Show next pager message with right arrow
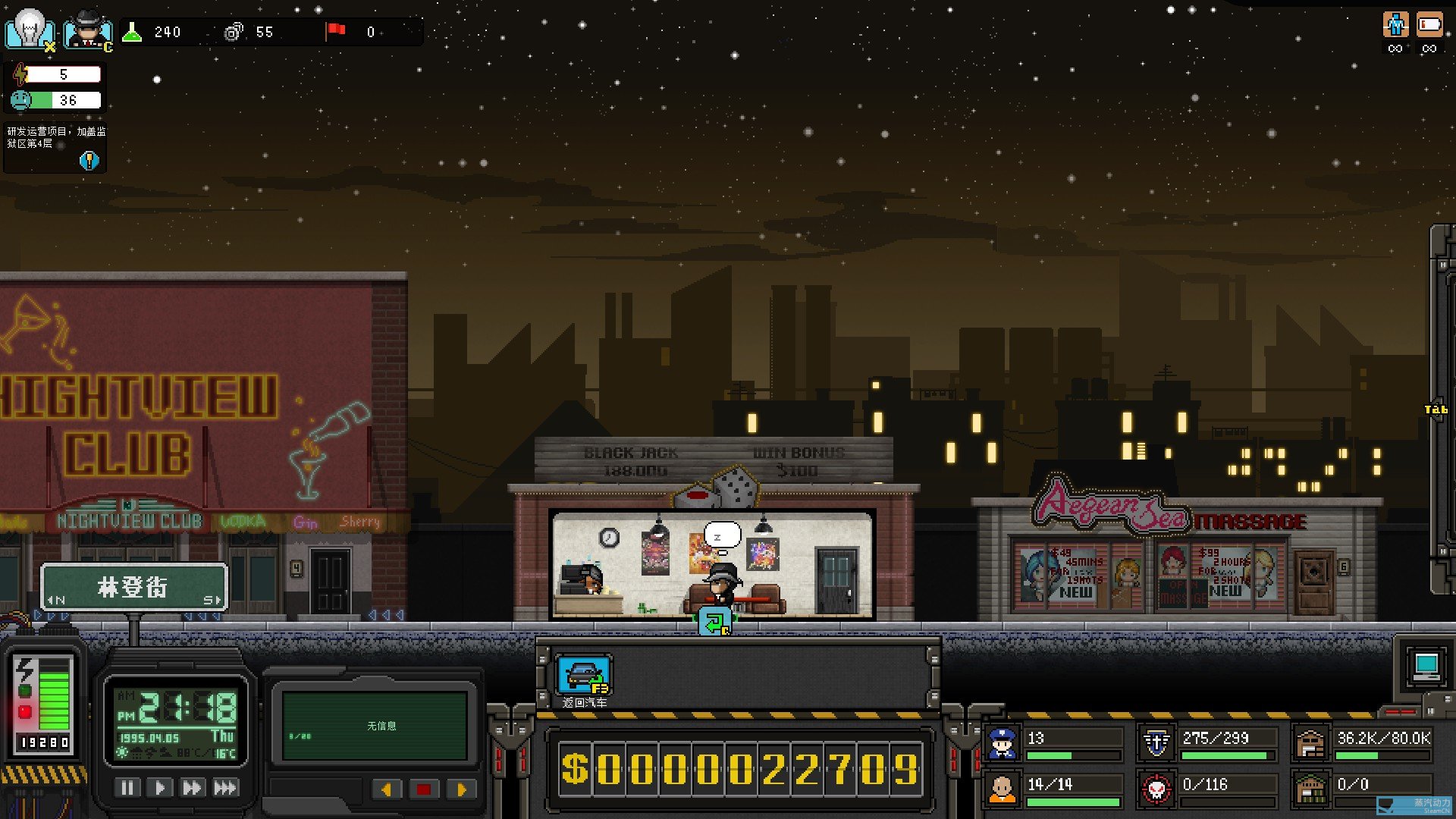Viewport: 1456px width, 819px height. point(460,789)
